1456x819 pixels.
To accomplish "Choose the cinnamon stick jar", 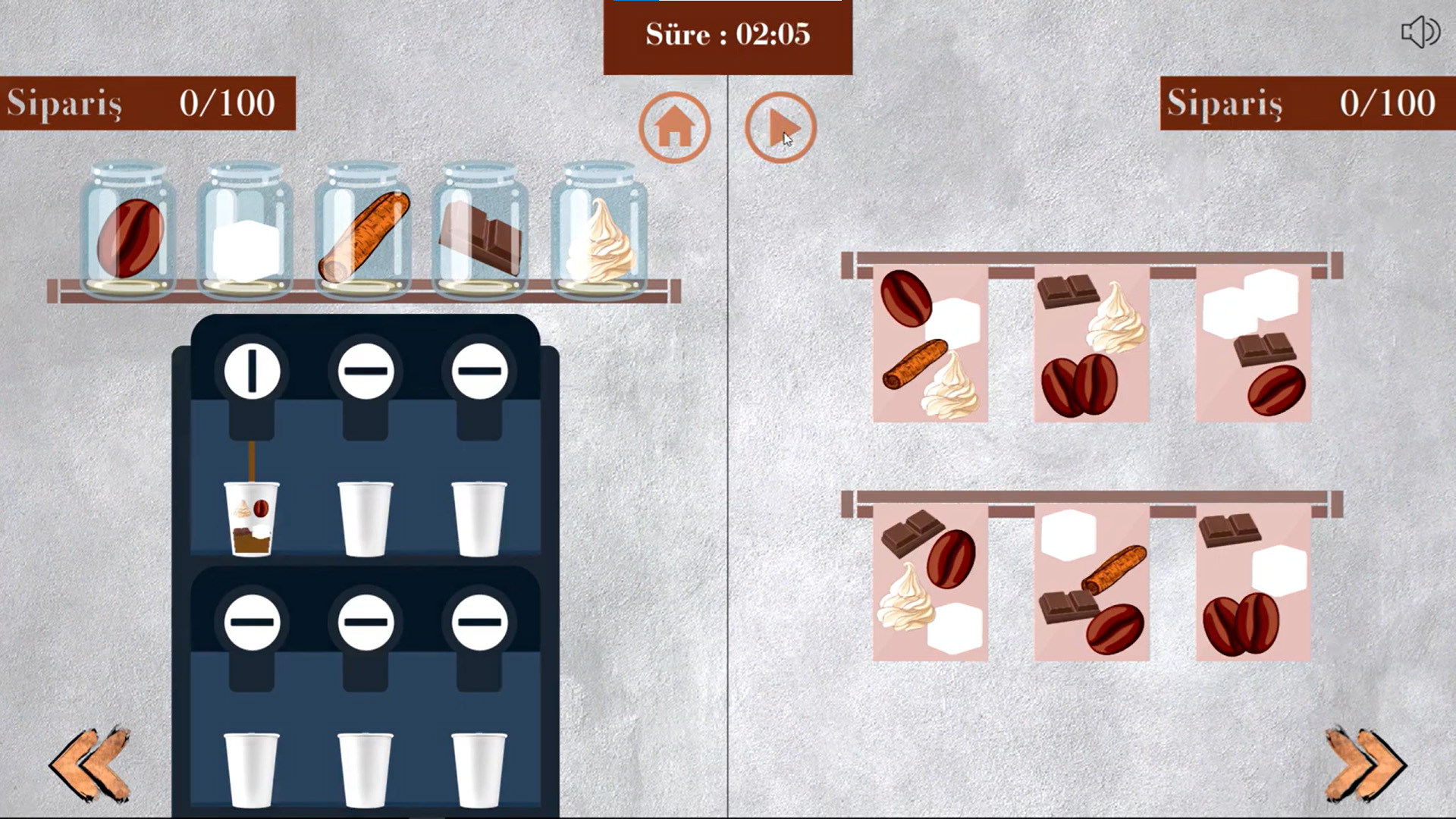I will click(362, 231).
